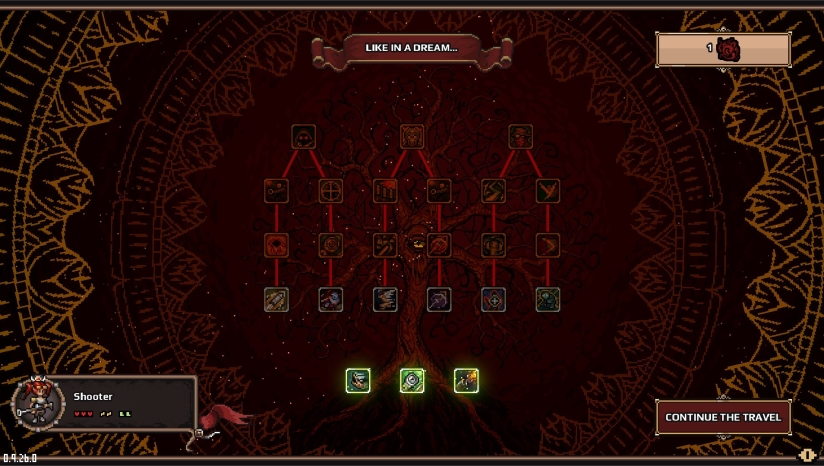The image size is (824, 466).
Task: Choose the skull mask skill at the tree top
Action: 412,136
